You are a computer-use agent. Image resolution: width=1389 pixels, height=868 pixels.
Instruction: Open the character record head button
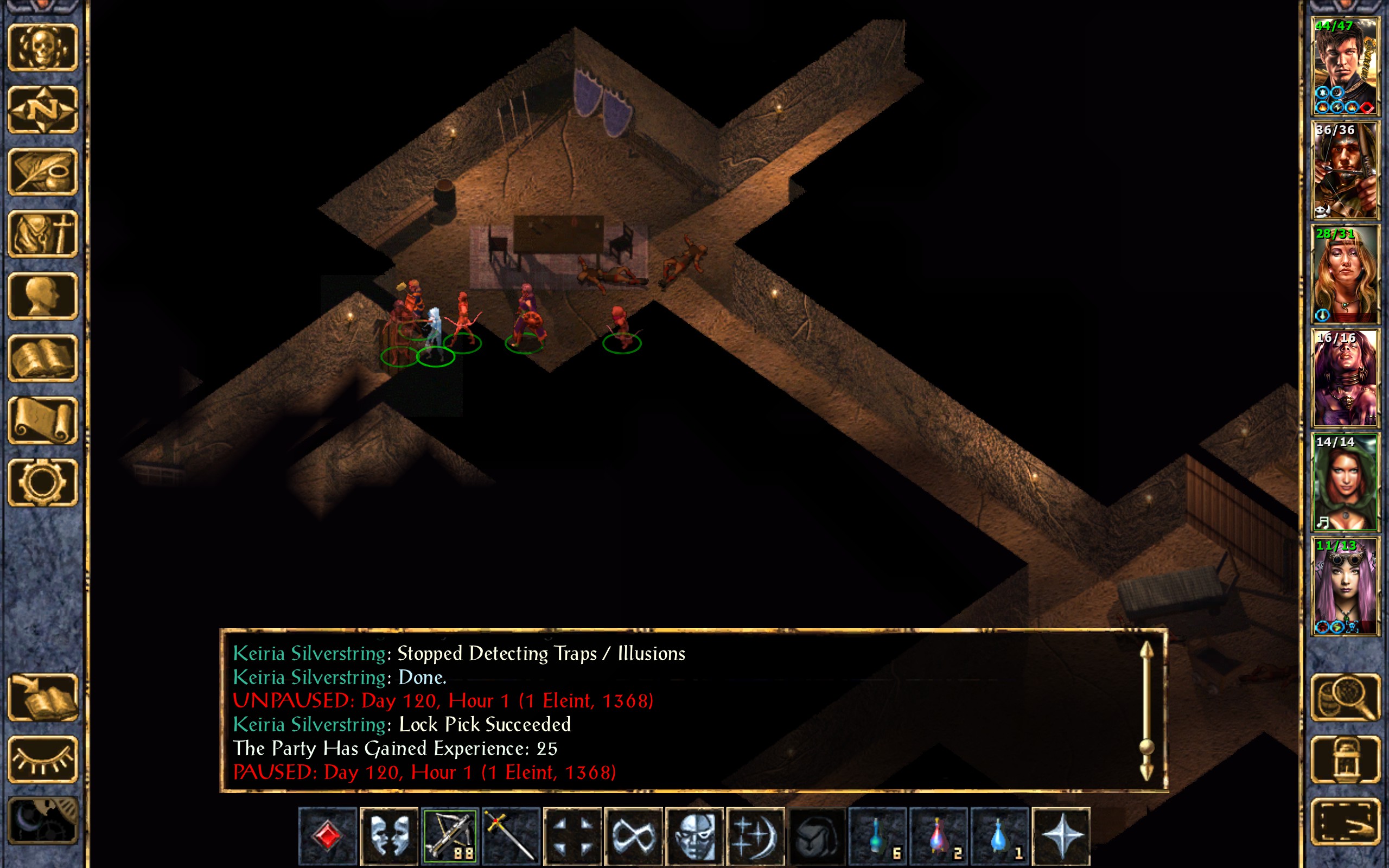coord(42,296)
